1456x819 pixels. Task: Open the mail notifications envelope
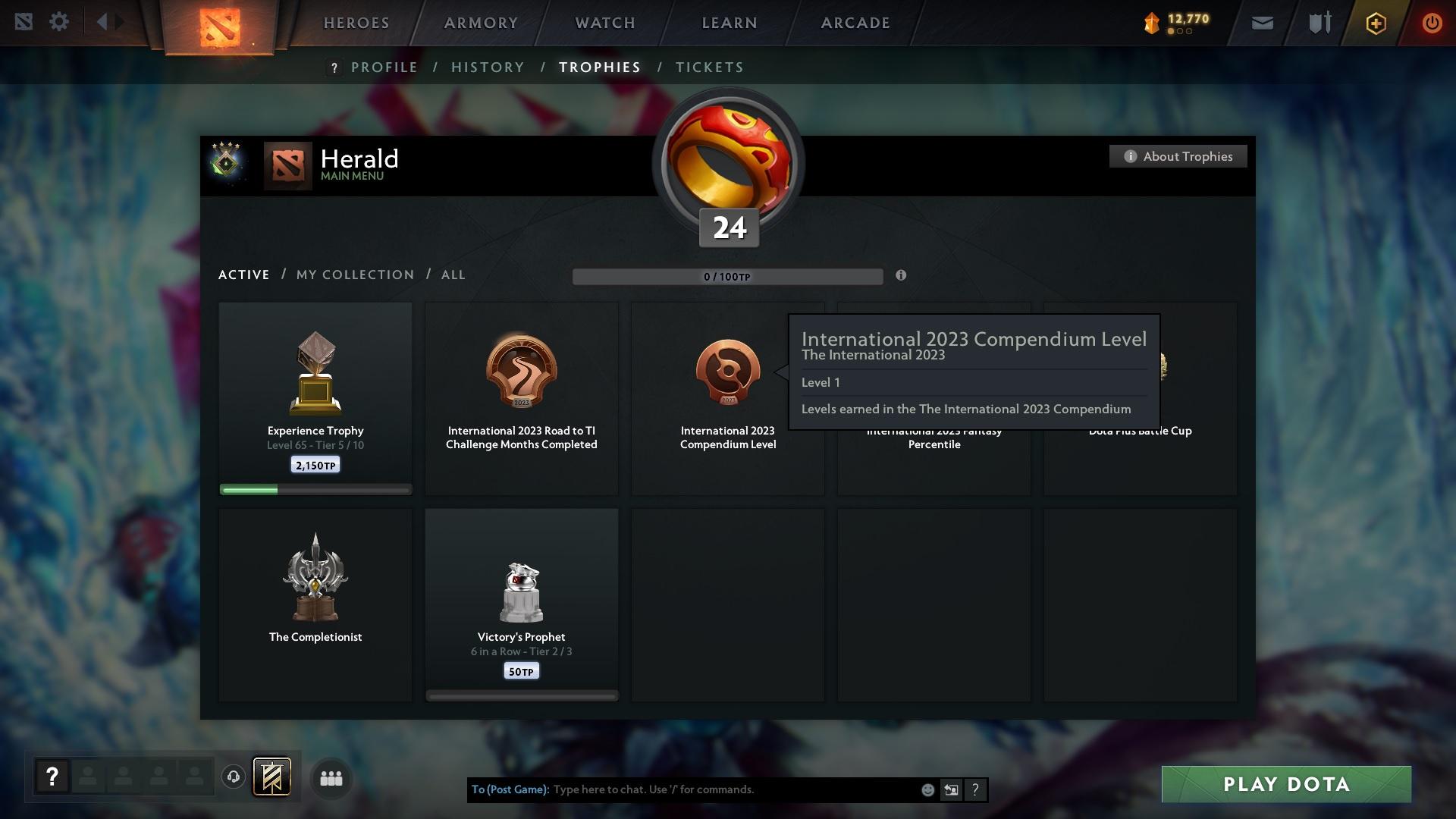click(1261, 23)
